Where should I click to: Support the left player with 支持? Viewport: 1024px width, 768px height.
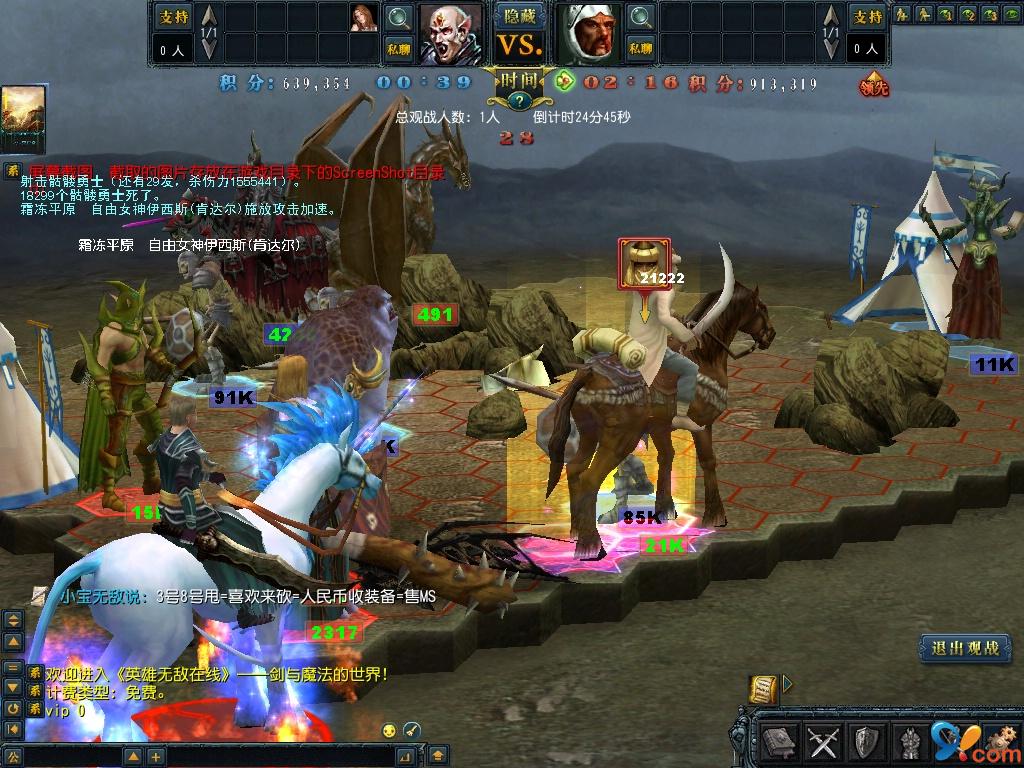pyautogui.click(x=173, y=16)
